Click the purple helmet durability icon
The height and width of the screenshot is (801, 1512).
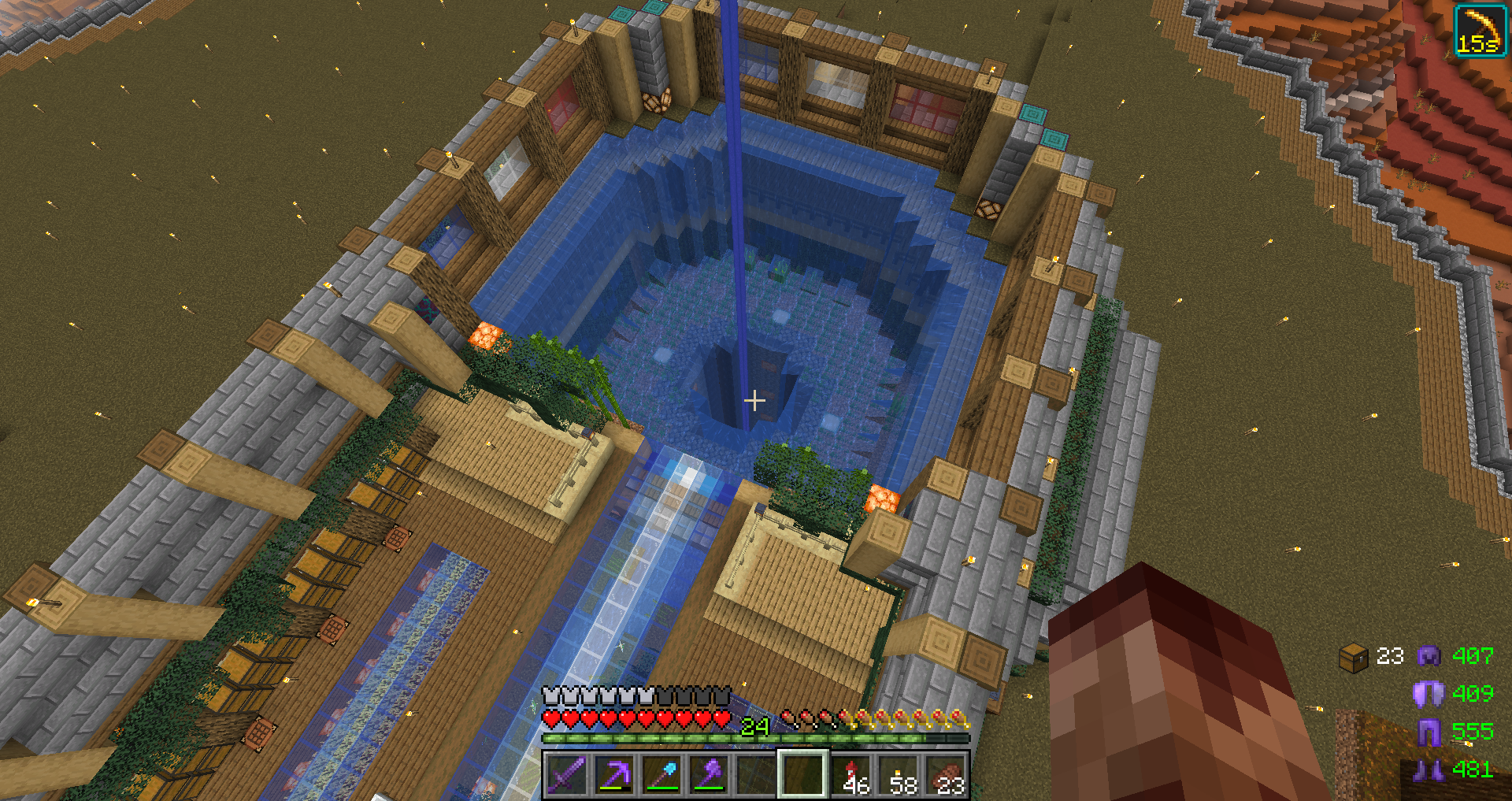tap(1429, 655)
